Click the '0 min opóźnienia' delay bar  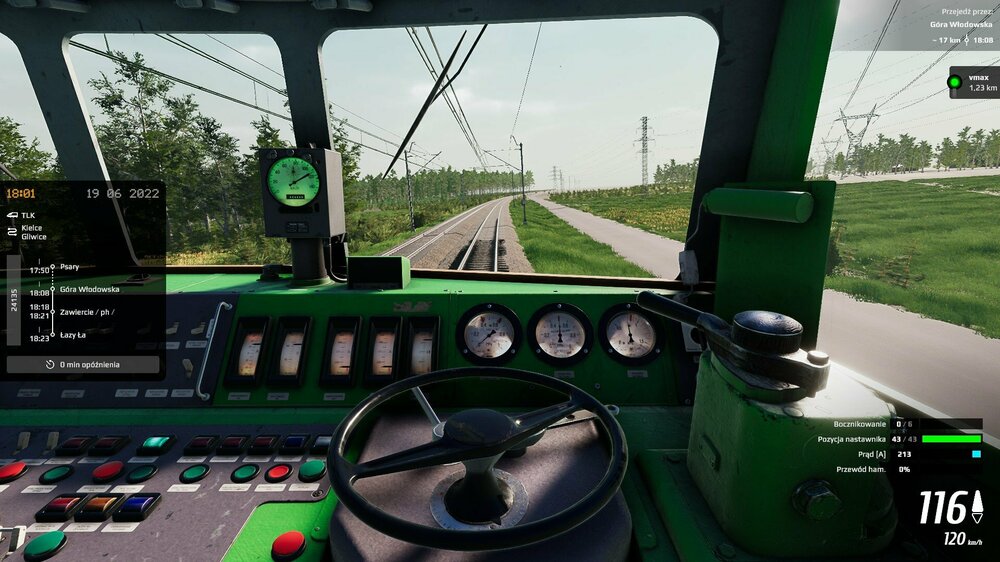[83, 365]
